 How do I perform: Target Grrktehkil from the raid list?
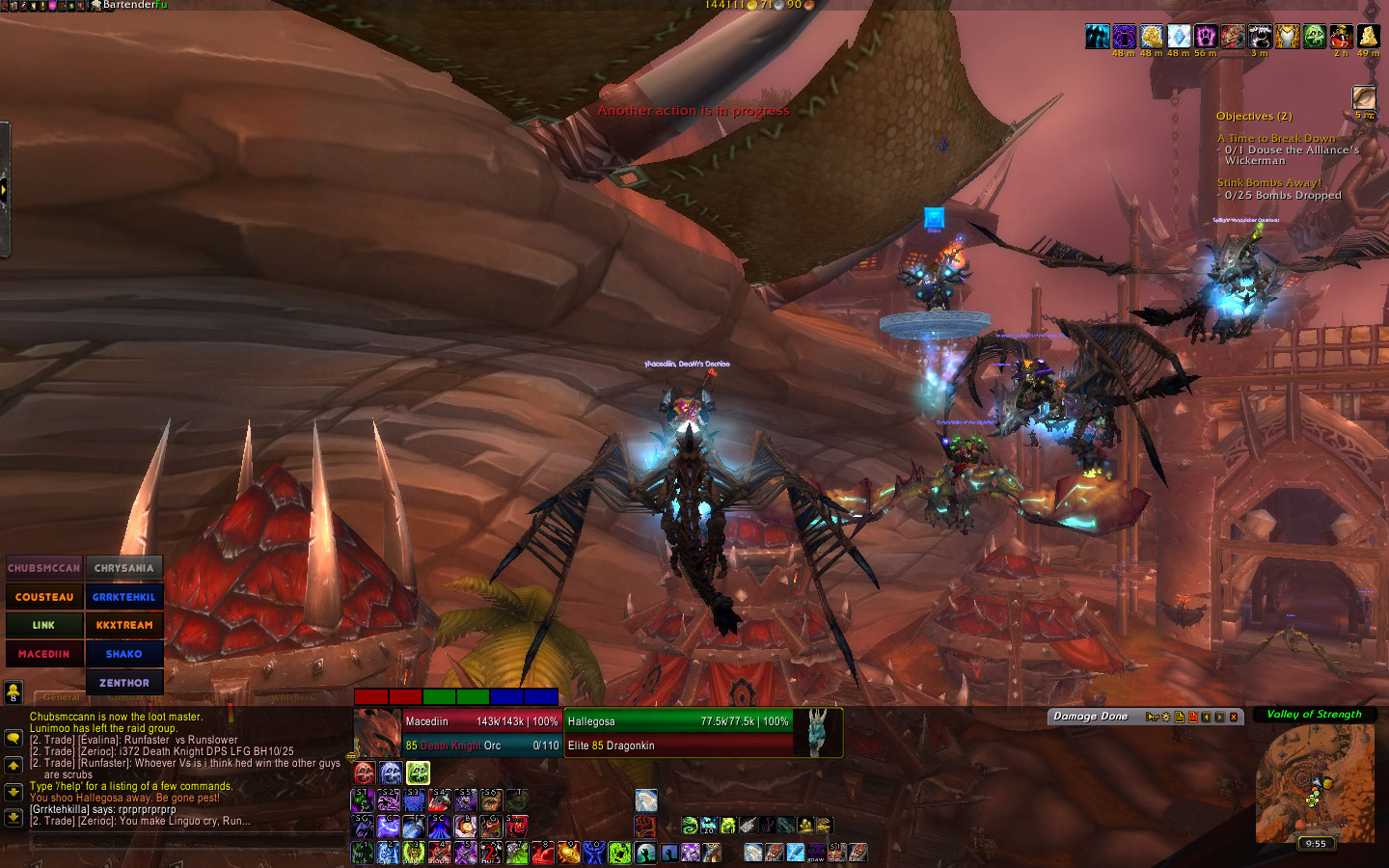click(x=124, y=597)
